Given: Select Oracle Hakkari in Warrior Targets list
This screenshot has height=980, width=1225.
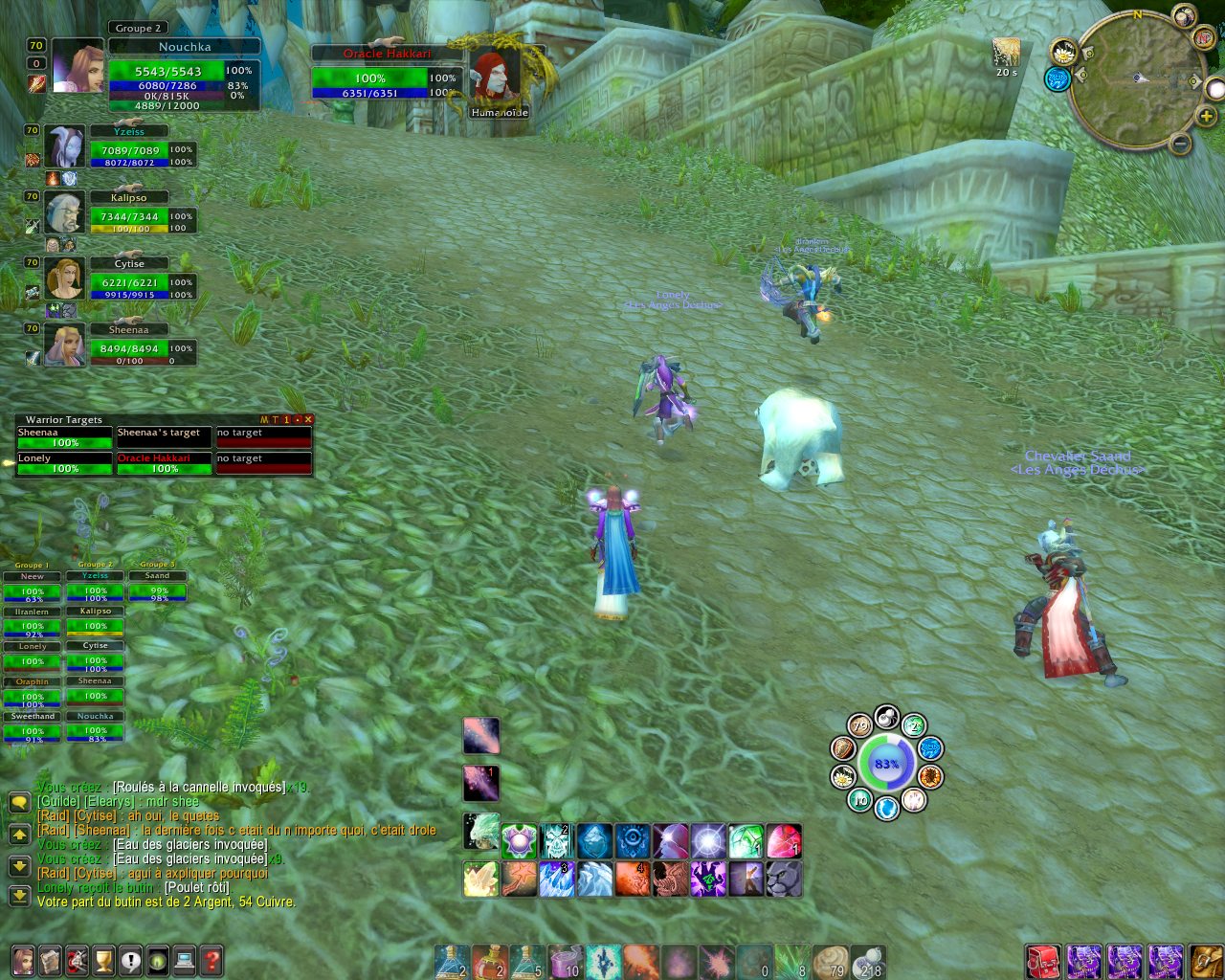Looking at the screenshot, I should coord(165,463).
